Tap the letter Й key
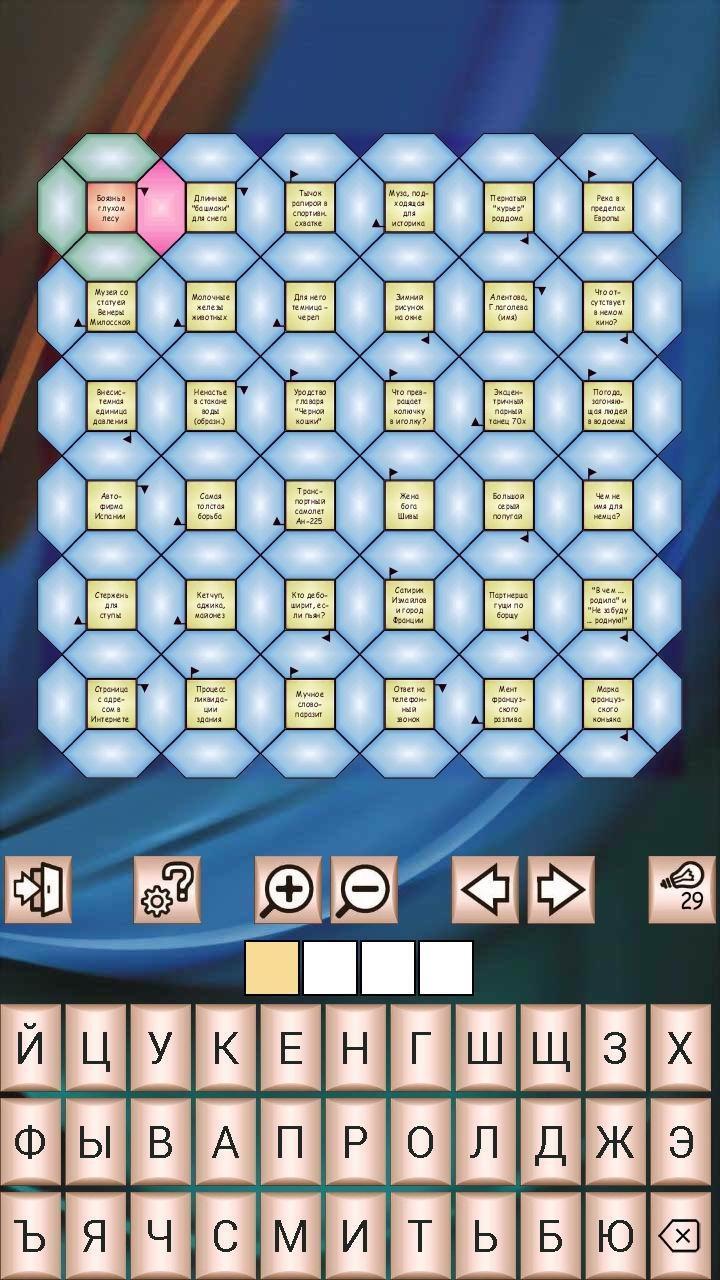 click(x=31, y=1048)
